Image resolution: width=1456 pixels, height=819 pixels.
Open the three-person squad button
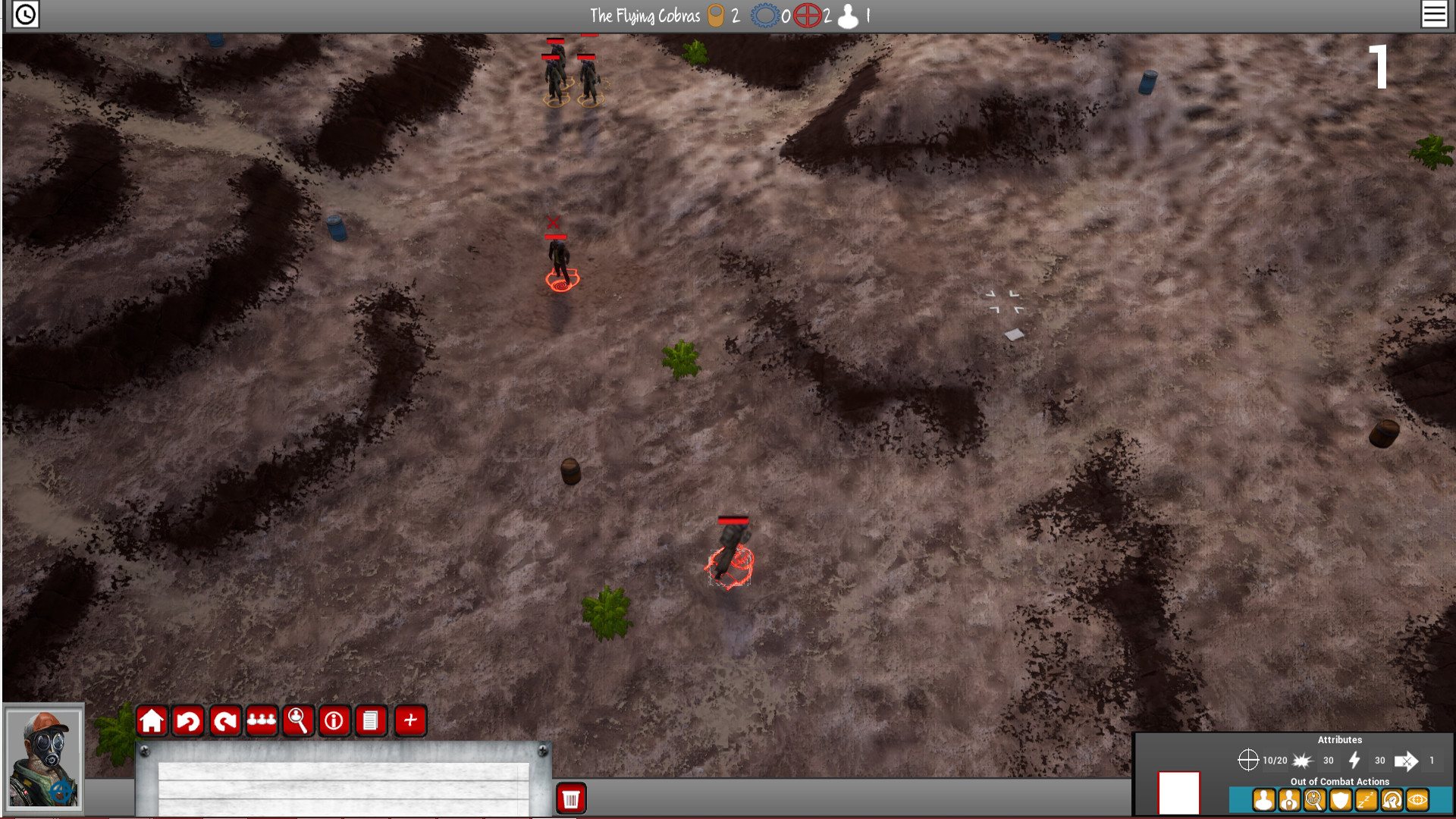(262, 720)
